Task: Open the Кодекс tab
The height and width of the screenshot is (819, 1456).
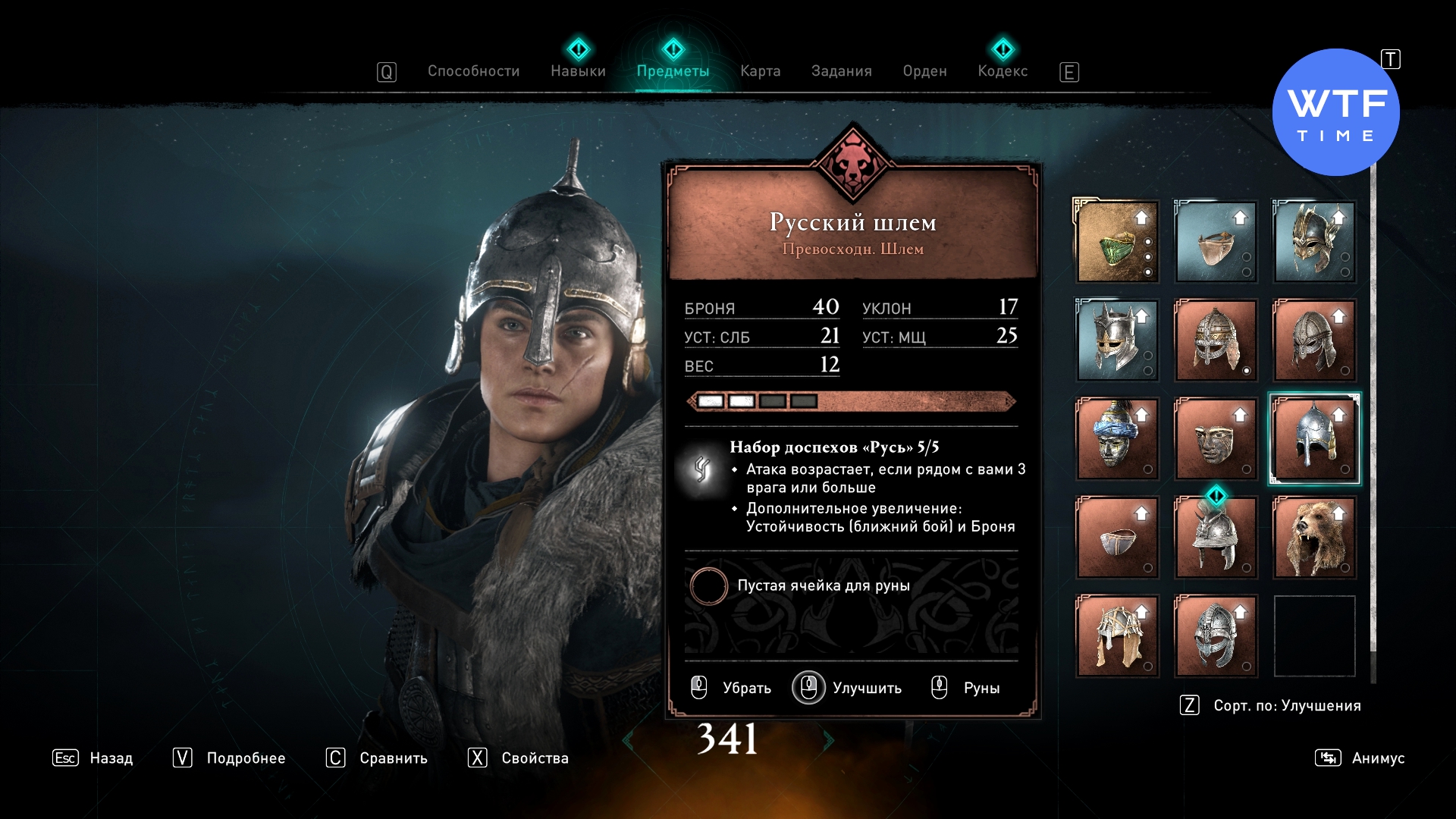Action: click(x=1003, y=71)
